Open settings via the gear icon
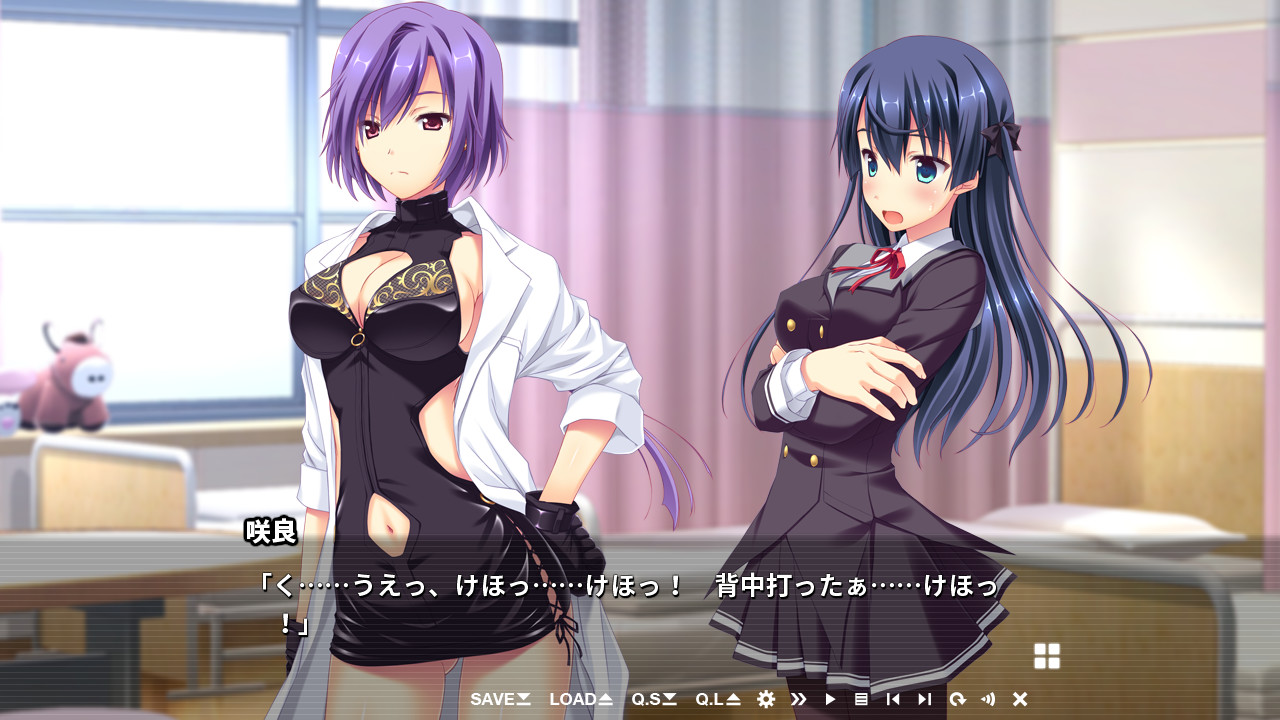Viewport: 1280px width, 720px height. (x=766, y=699)
